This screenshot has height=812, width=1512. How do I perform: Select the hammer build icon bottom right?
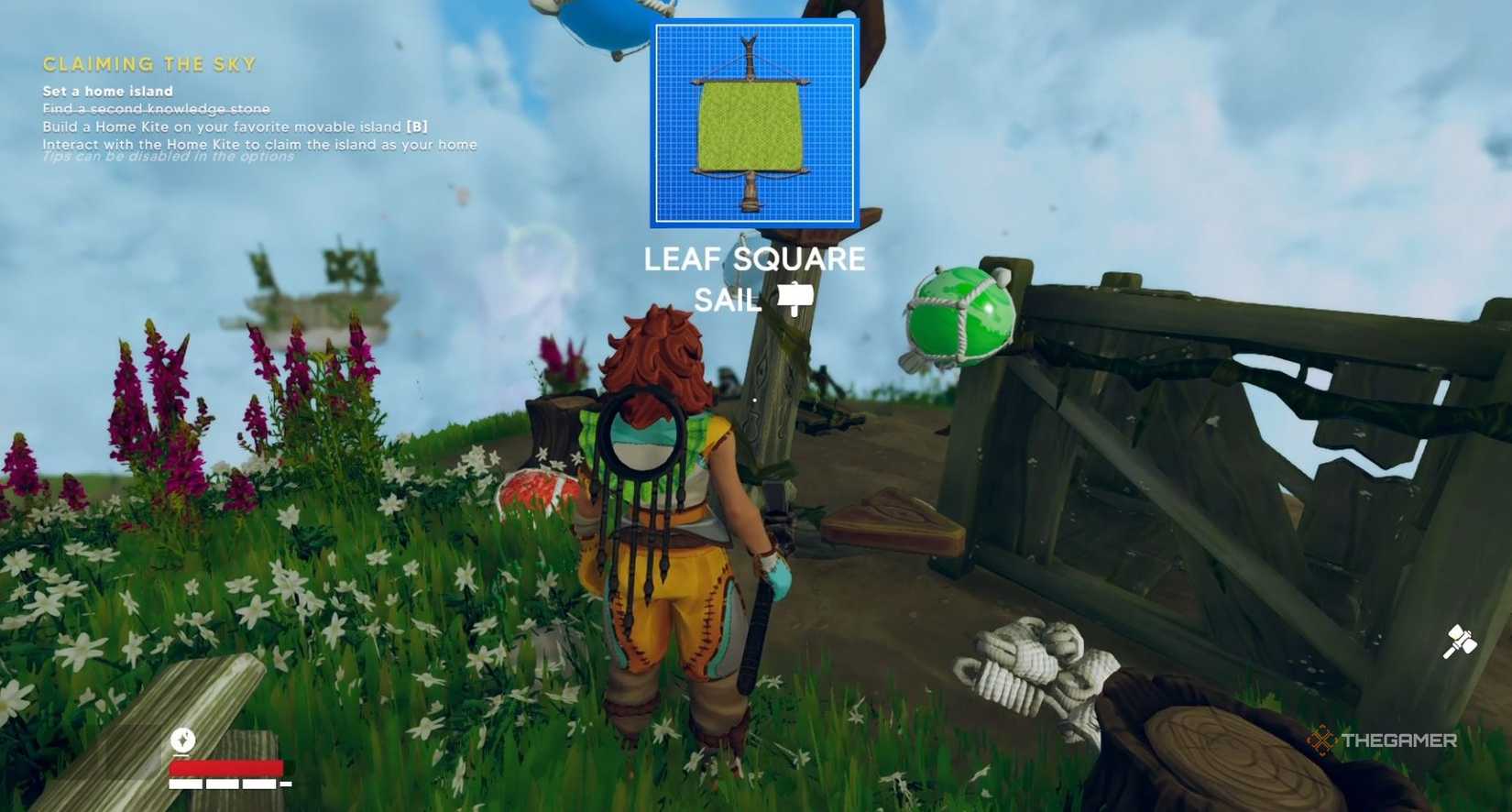point(1461,641)
